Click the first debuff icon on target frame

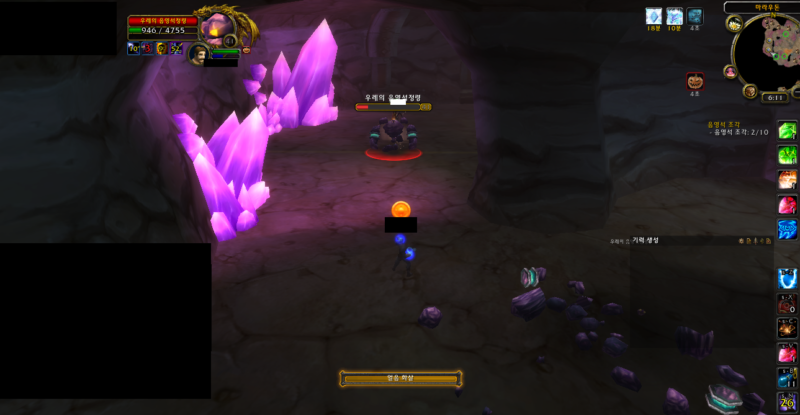pos(133,48)
